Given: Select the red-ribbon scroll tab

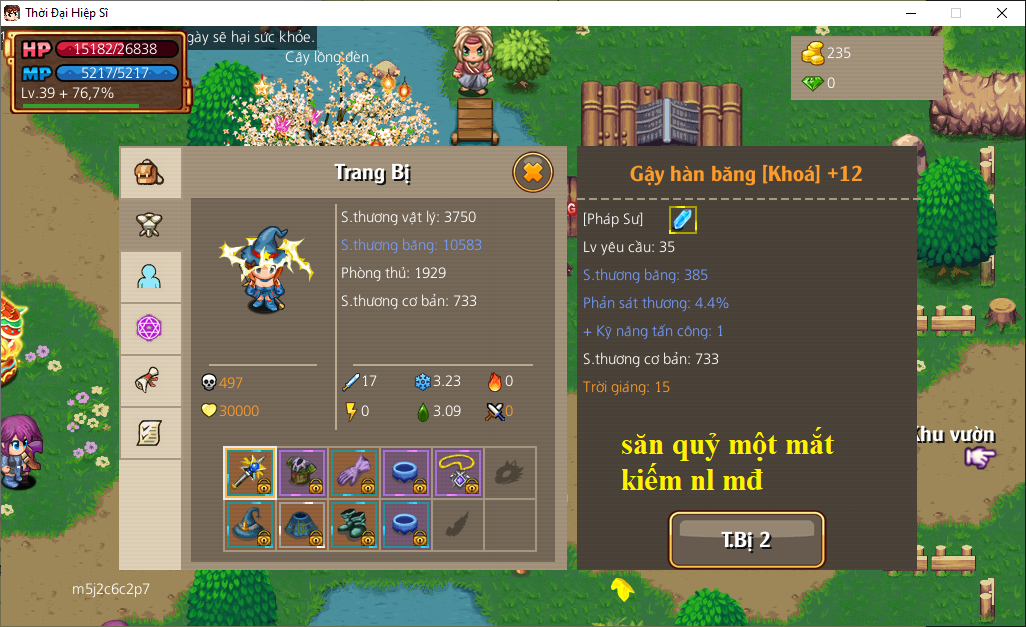Looking at the screenshot, I should click(x=150, y=381).
